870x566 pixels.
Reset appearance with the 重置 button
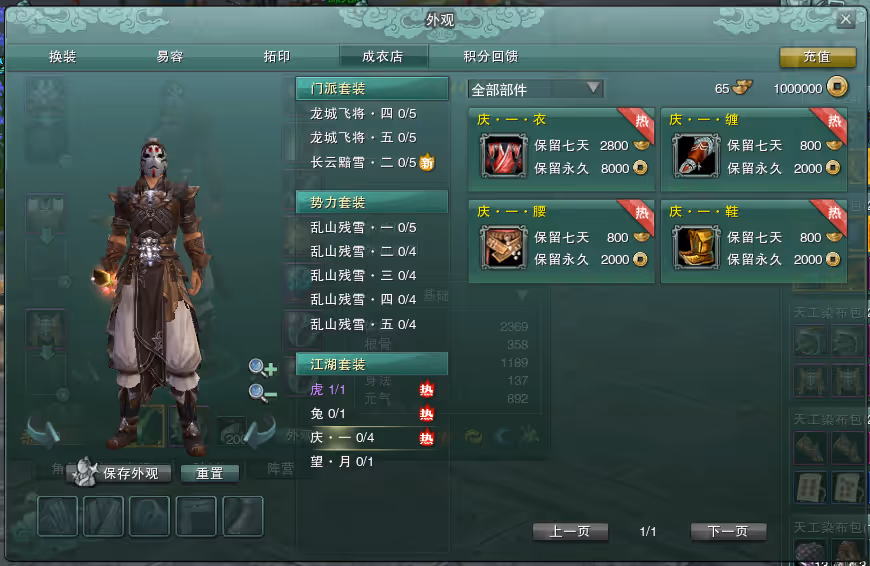(x=209, y=473)
